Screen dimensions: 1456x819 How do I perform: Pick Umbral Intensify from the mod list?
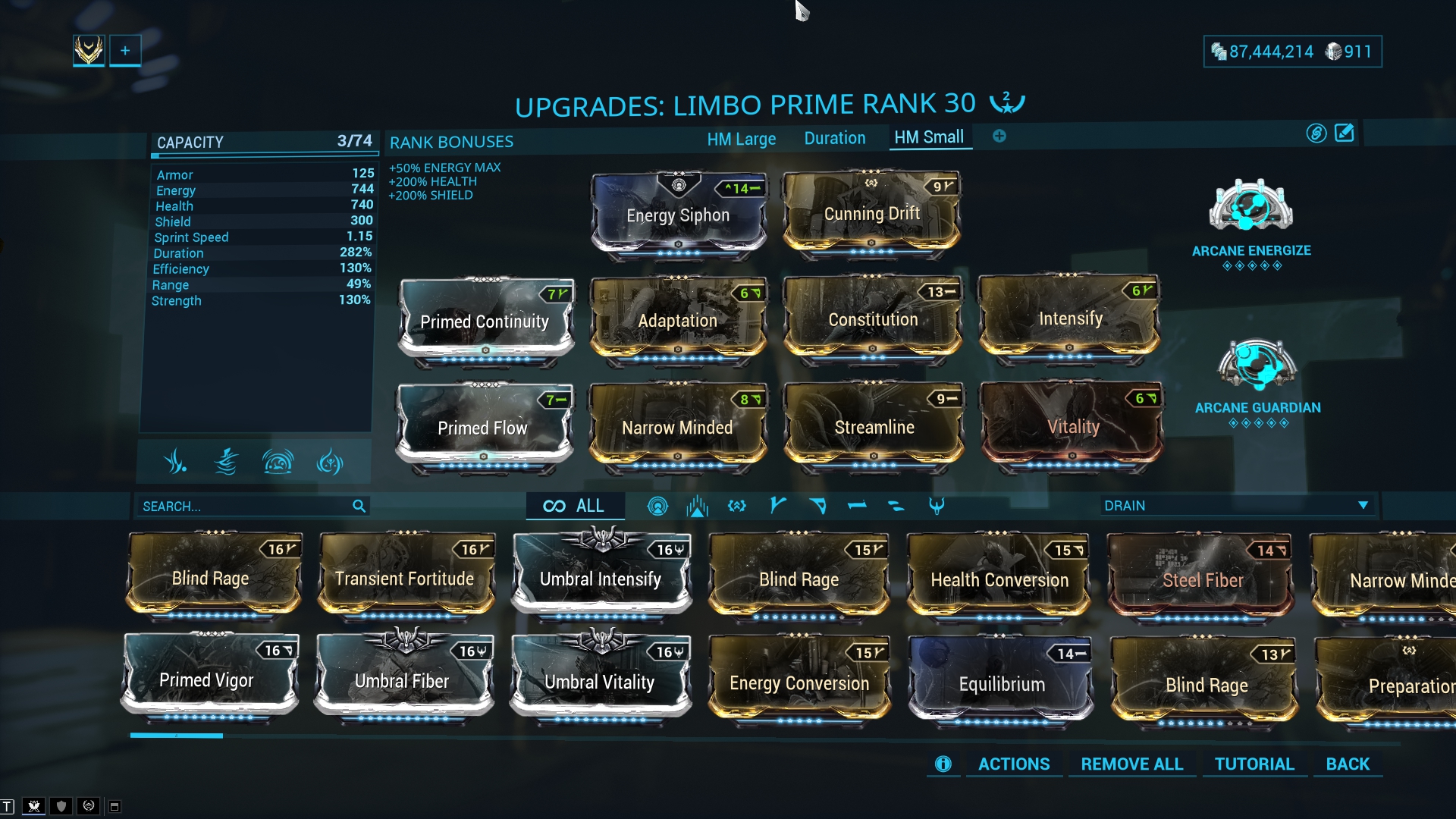click(x=601, y=579)
